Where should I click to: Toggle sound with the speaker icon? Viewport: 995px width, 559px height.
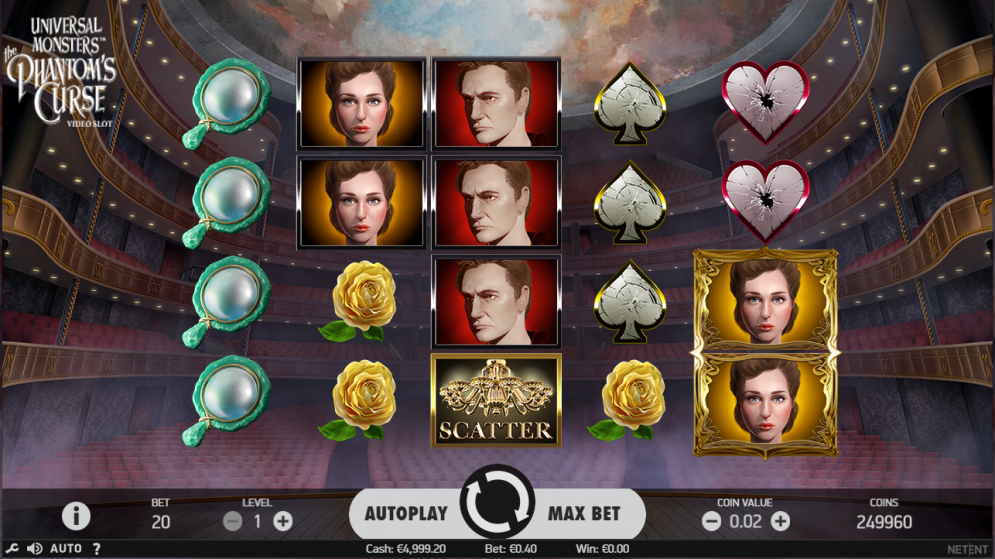[34, 549]
